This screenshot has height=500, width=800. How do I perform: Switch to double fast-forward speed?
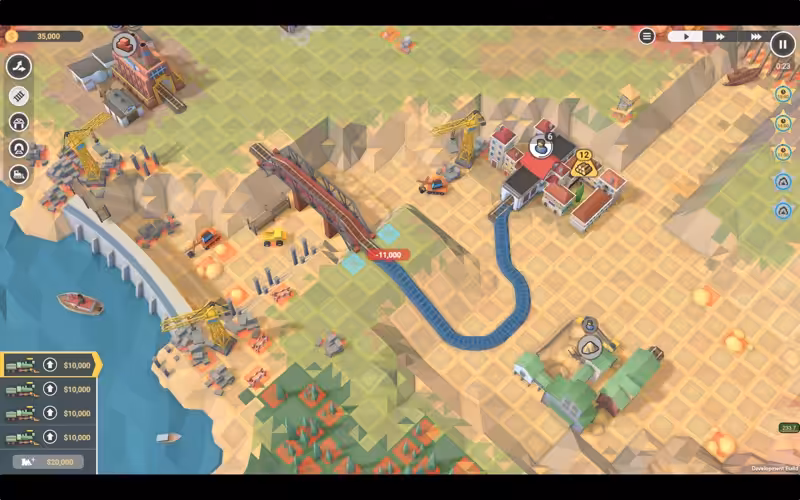point(719,37)
